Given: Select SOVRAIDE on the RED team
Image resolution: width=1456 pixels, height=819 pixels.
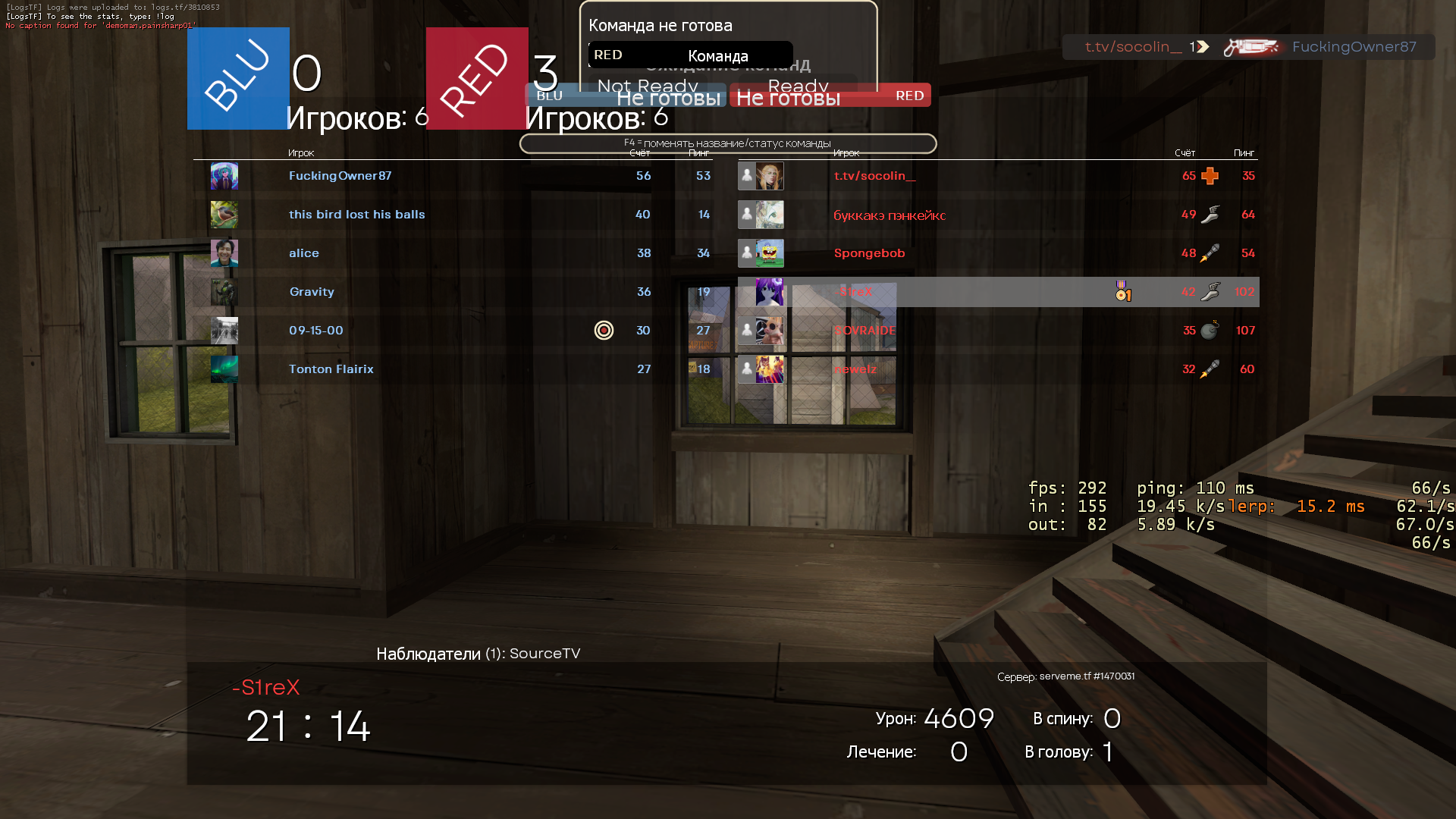Looking at the screenshot, I should pos(865,331).
